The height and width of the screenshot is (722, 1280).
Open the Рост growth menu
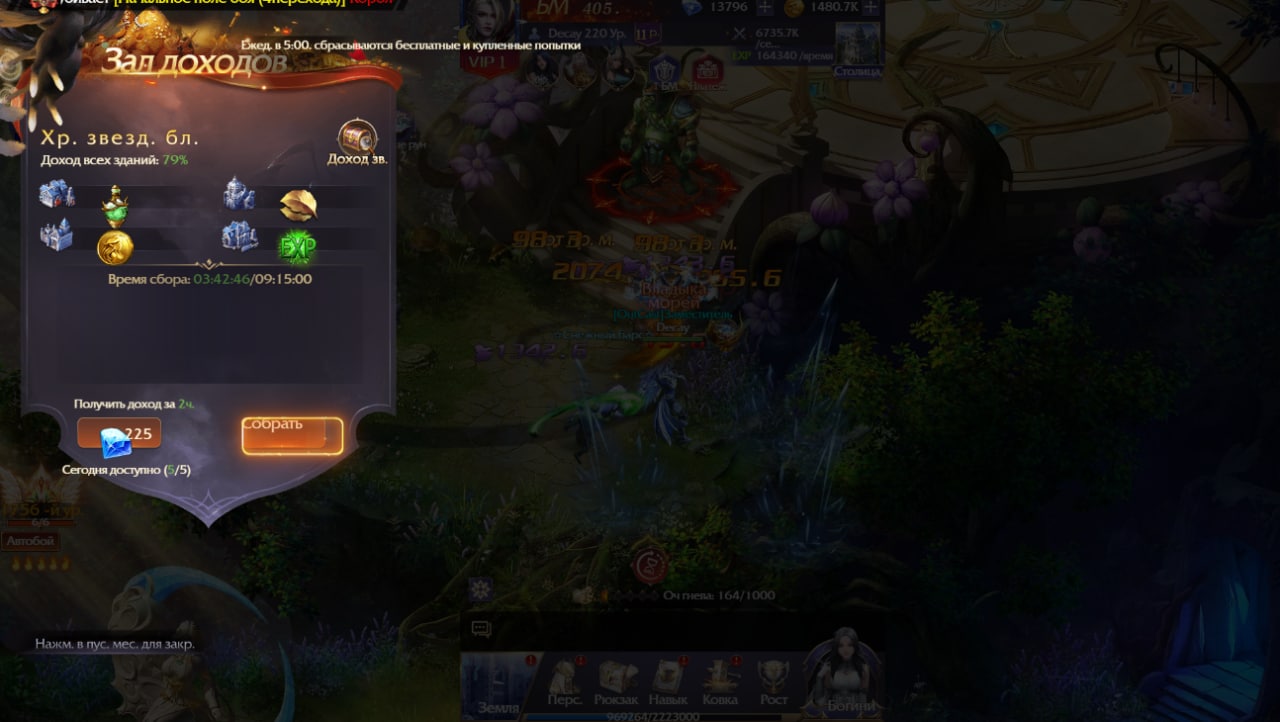pos(773,682)
